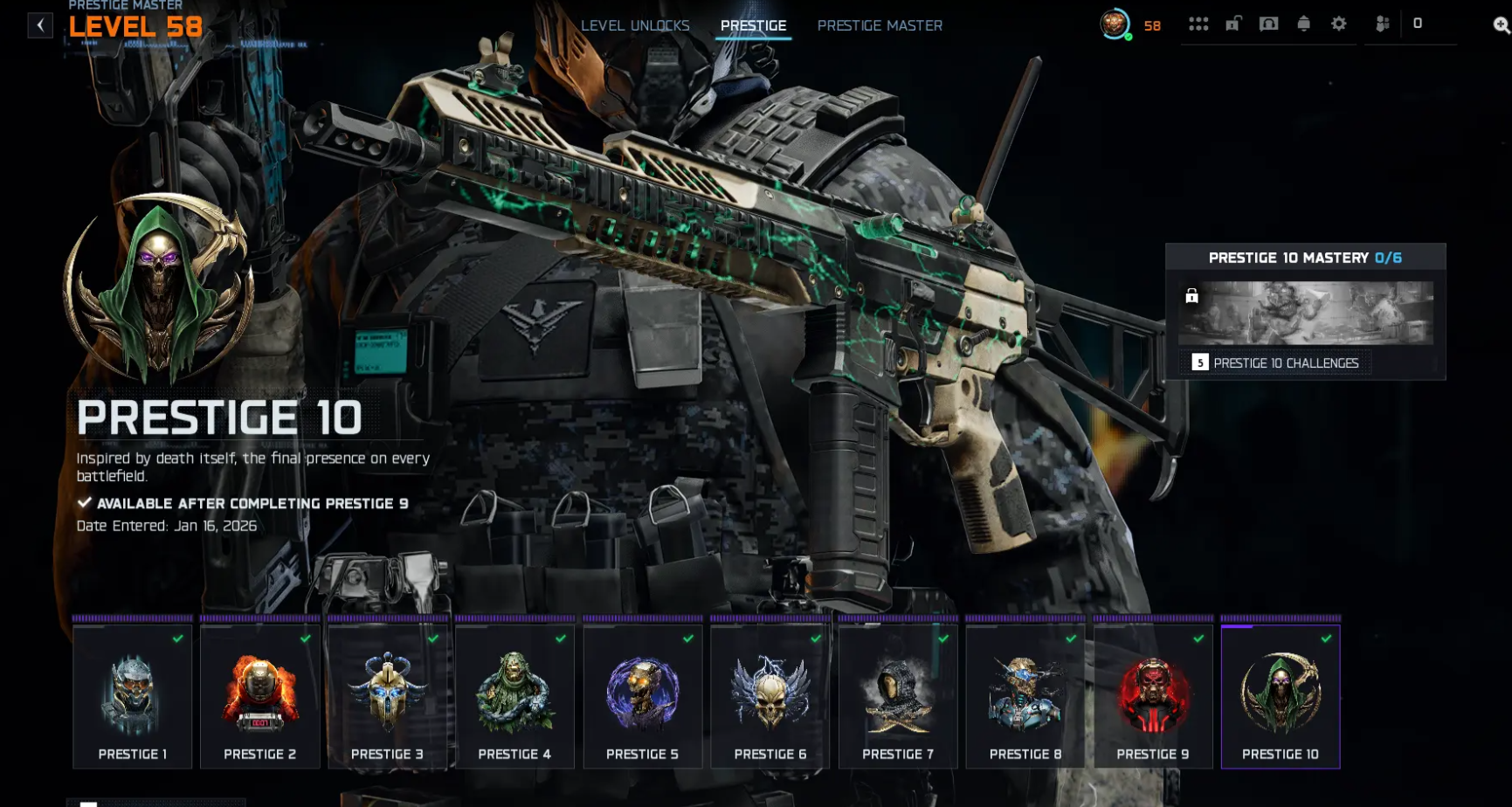Click the green checkmark on the Prestige 10 card
This screenshot has width=1512, height=807.
pyautogui.click(x=1326, y=638)
